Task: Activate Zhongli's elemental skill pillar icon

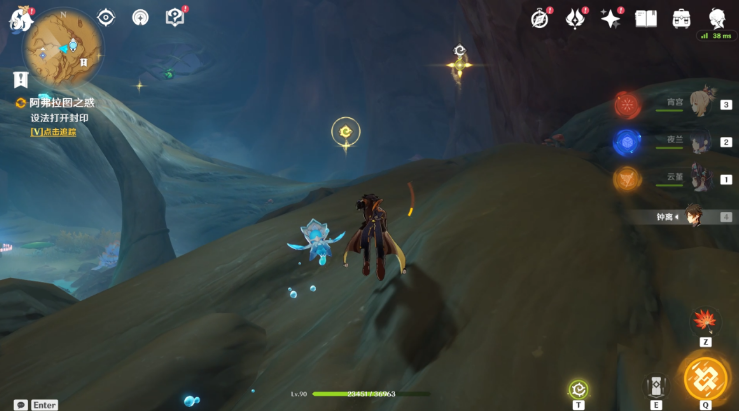Action: pos(656,385)
